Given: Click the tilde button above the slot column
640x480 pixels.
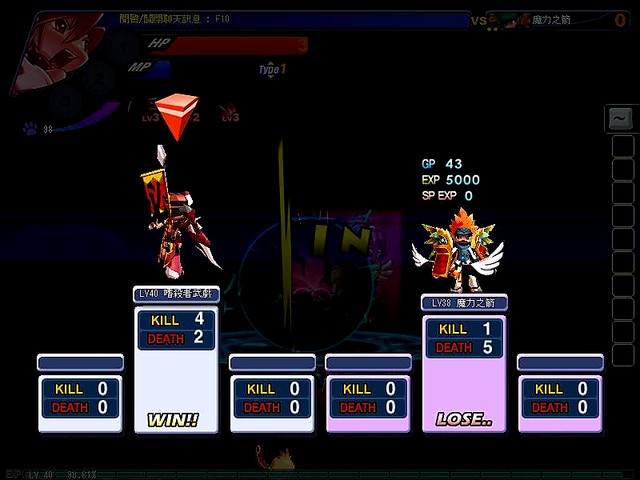Looking at the screenshot, I should coord(621,119).
